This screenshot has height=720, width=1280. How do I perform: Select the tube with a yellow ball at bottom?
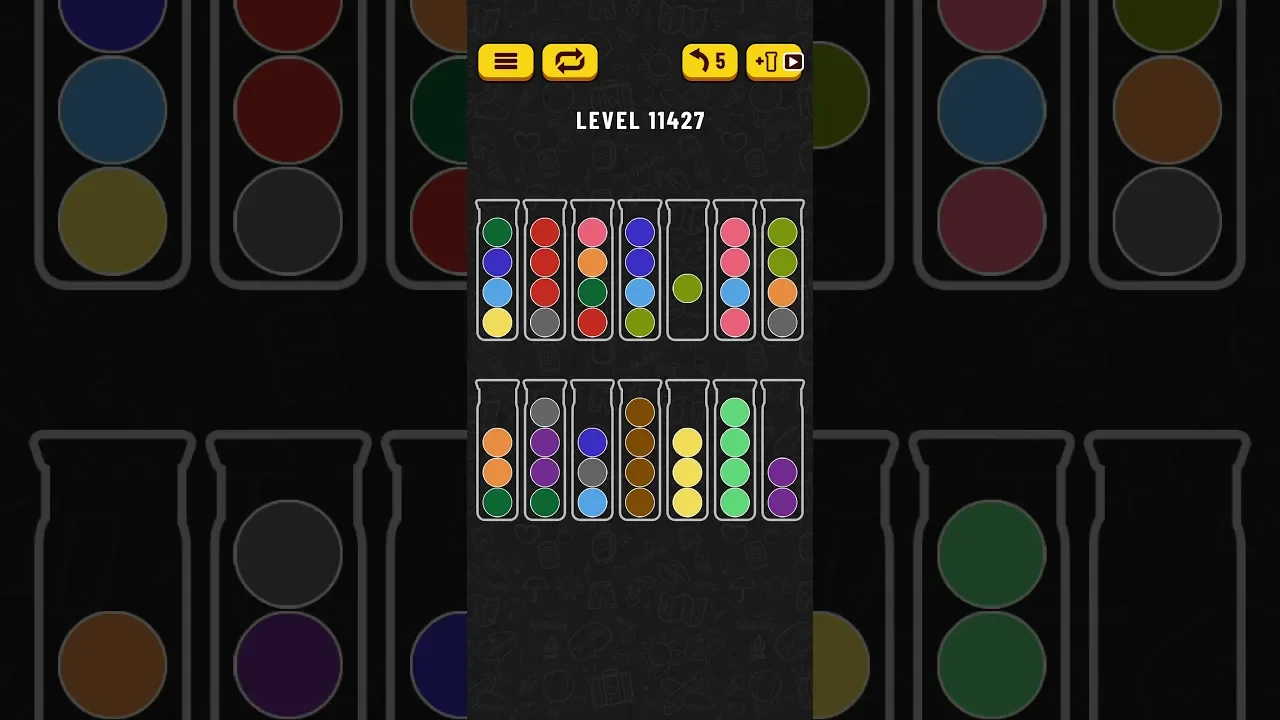[x=497, y=272]
